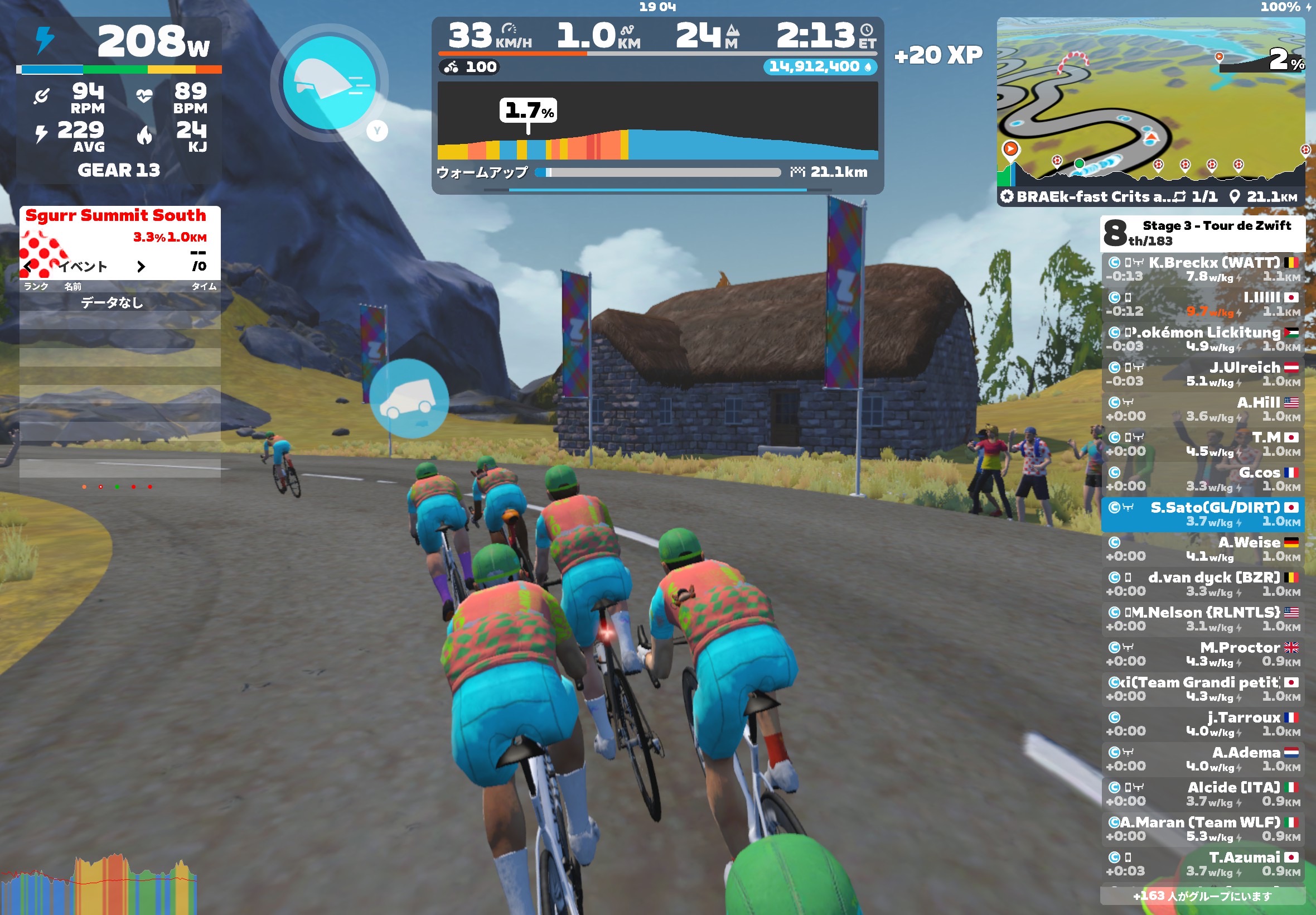Click the route elevation profile graph
The width and height of the screenshot is (1316, 915).
[x=657, y=122]
